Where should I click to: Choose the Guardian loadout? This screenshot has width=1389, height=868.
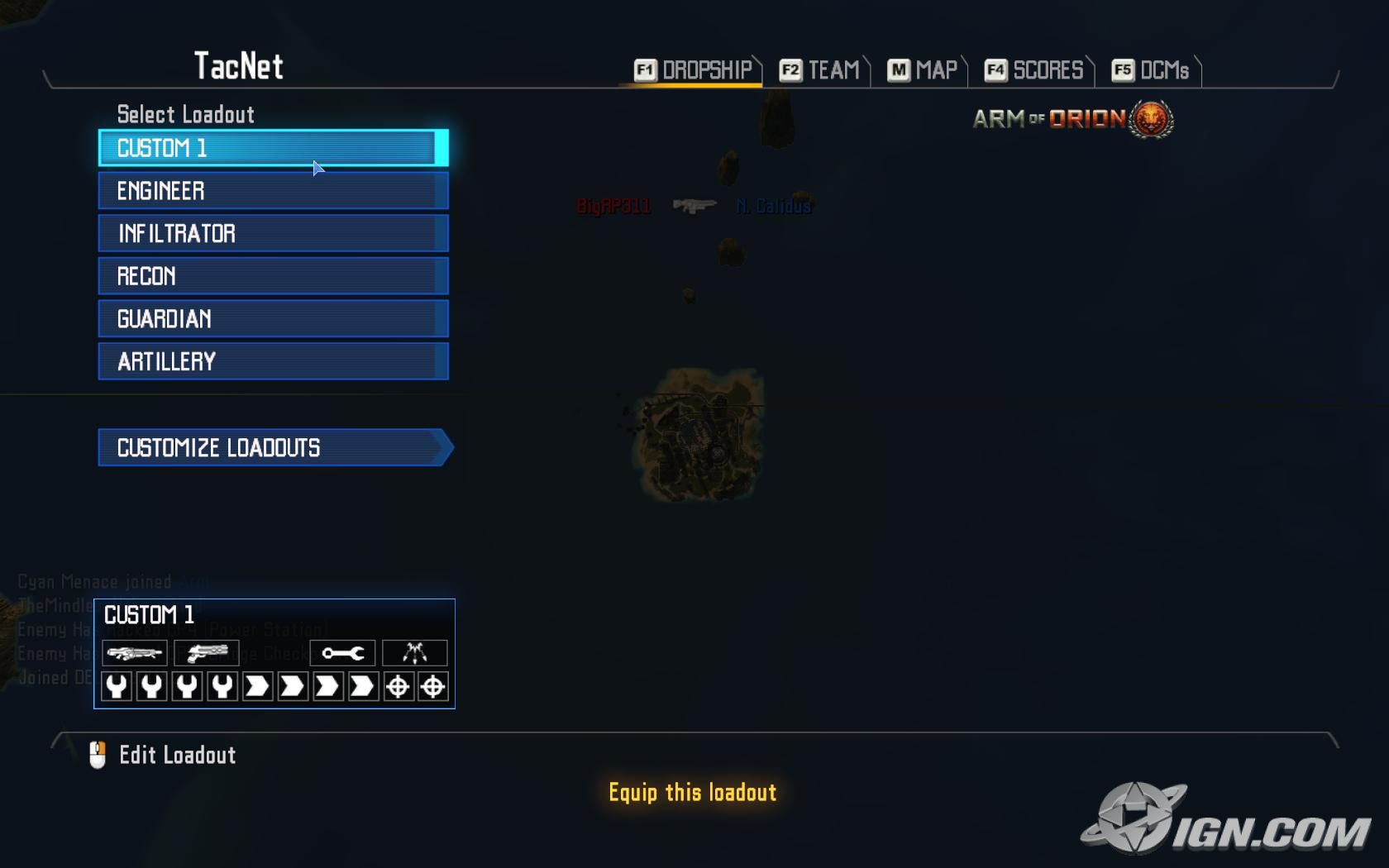(273, 319)
